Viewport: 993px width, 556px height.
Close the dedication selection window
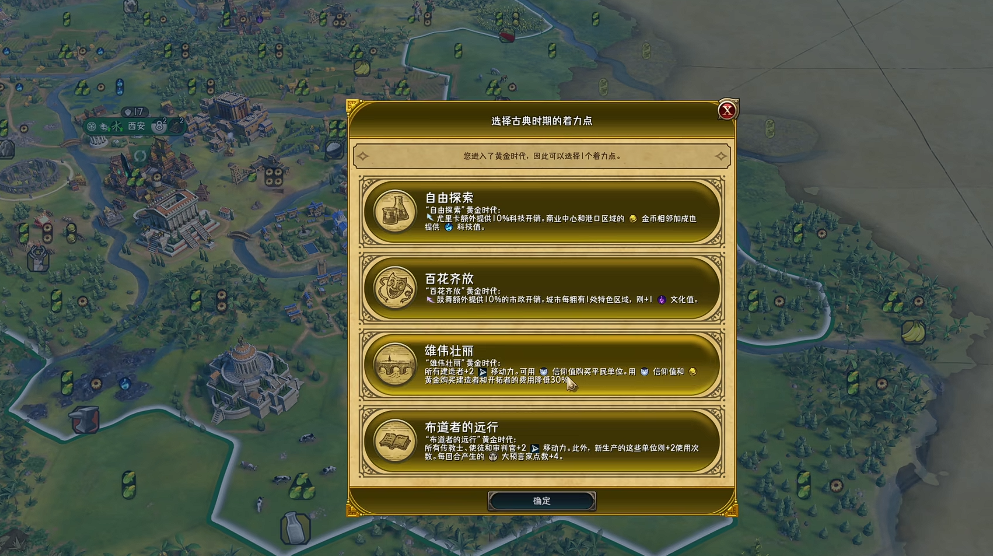(x=727, y=110)
